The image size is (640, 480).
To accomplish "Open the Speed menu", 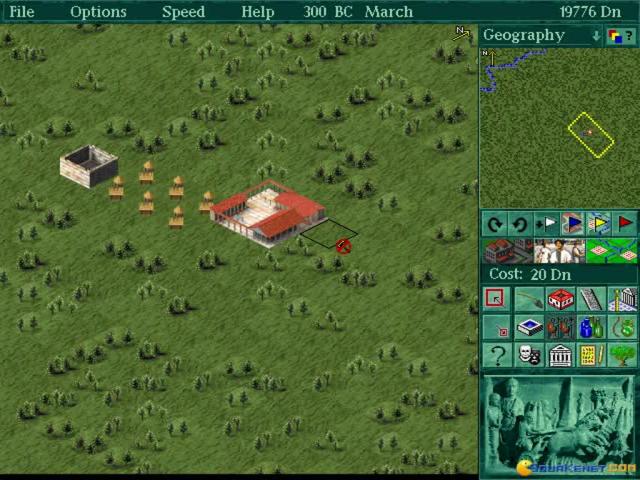I will pyautogui.click(x=183, y=12).
